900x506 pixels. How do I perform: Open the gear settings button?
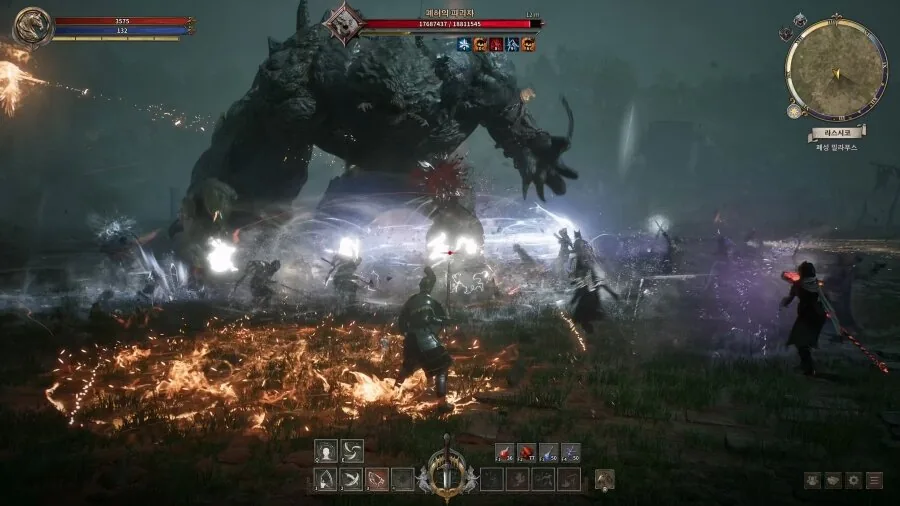pos(854,480)
